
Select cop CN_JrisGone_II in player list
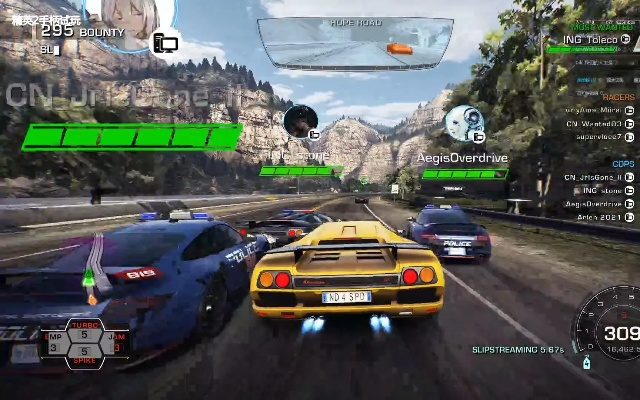[594, 177]
